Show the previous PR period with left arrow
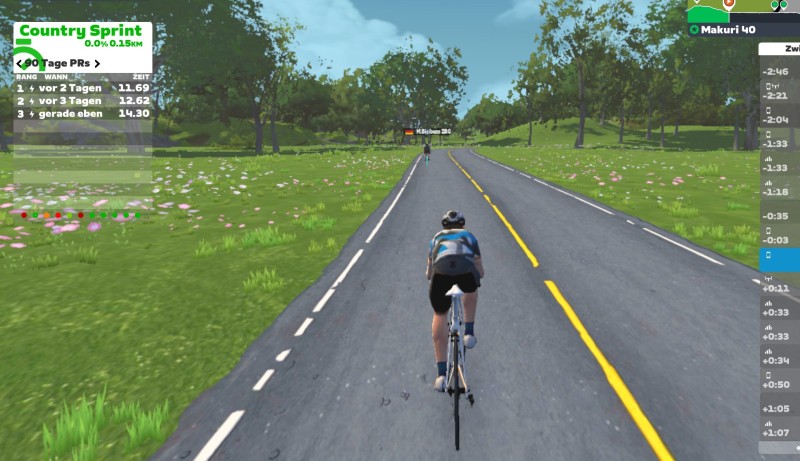Viewport: 800px width, 461px height. click(x=20, y=64)
